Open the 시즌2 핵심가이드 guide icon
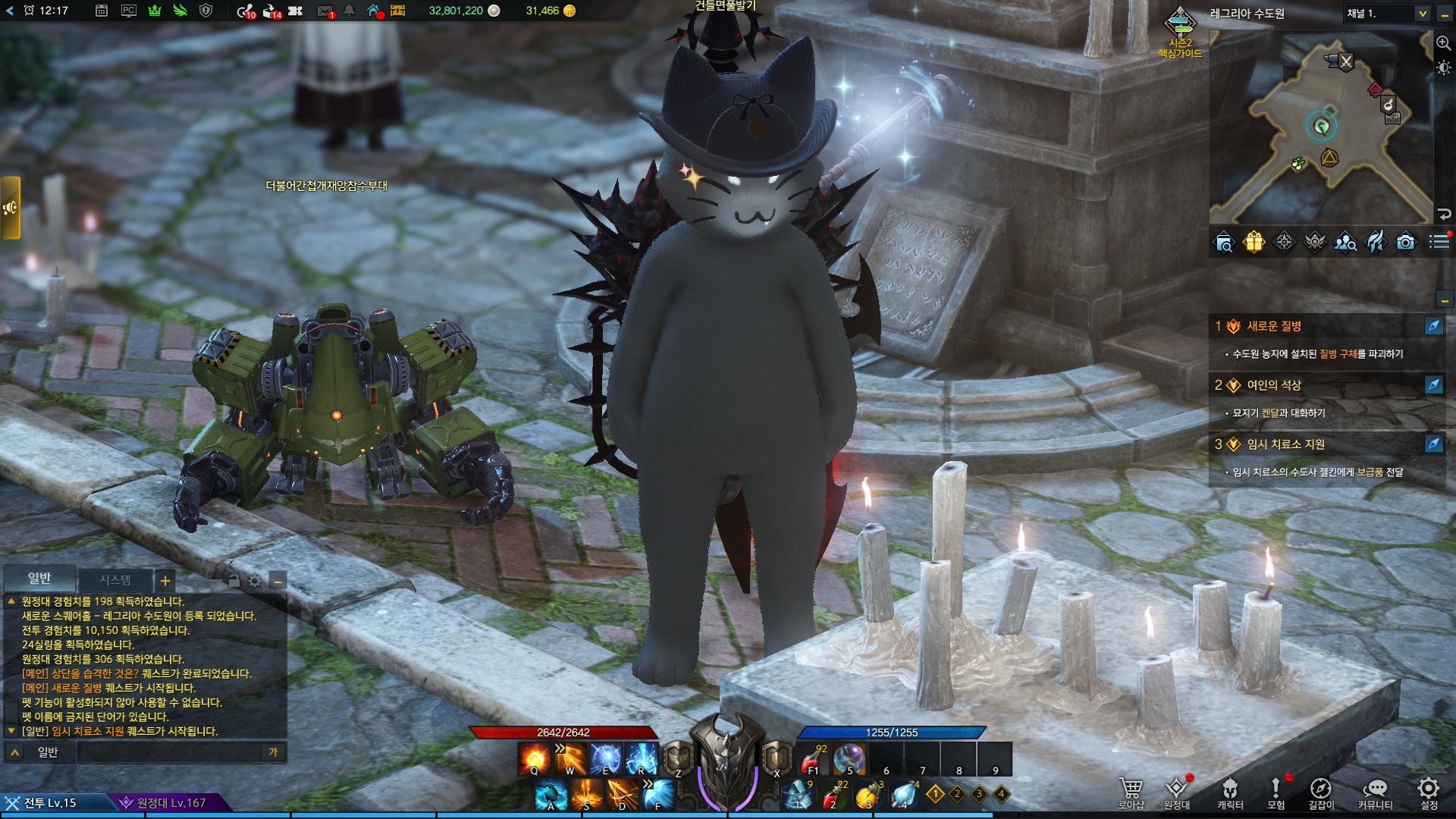This screenshot has width=1456, height=819. tap(1180, 30)
